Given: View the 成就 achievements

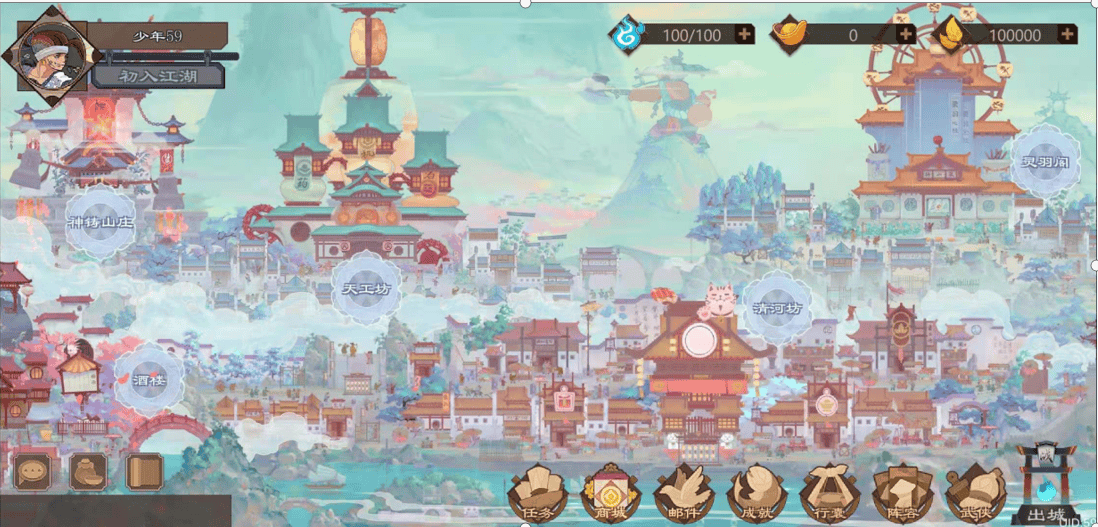Looking at the screenshot, I should (x=754, y=493).
